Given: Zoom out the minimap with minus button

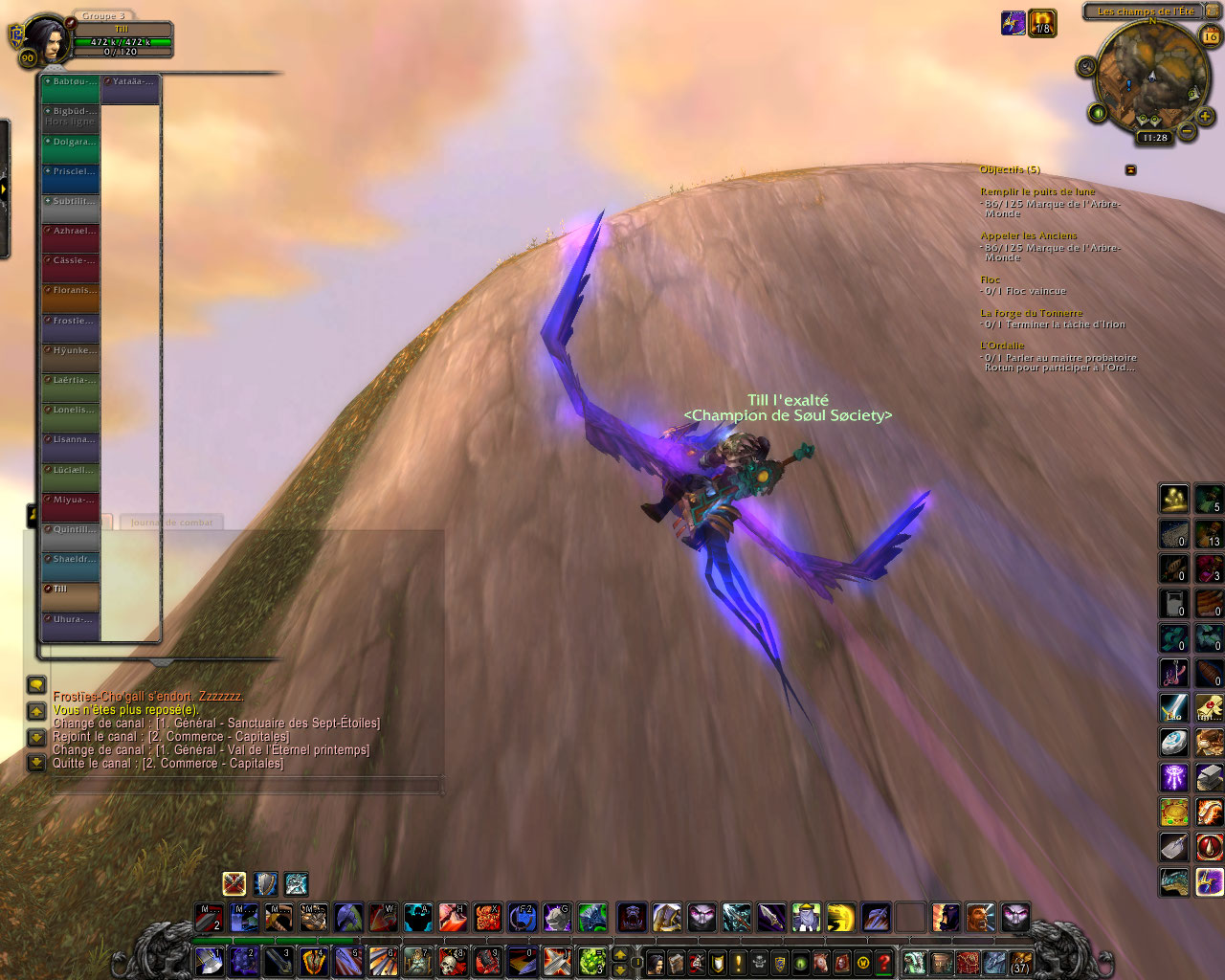Looking at the screenshot, I should tap(1186, 131).
